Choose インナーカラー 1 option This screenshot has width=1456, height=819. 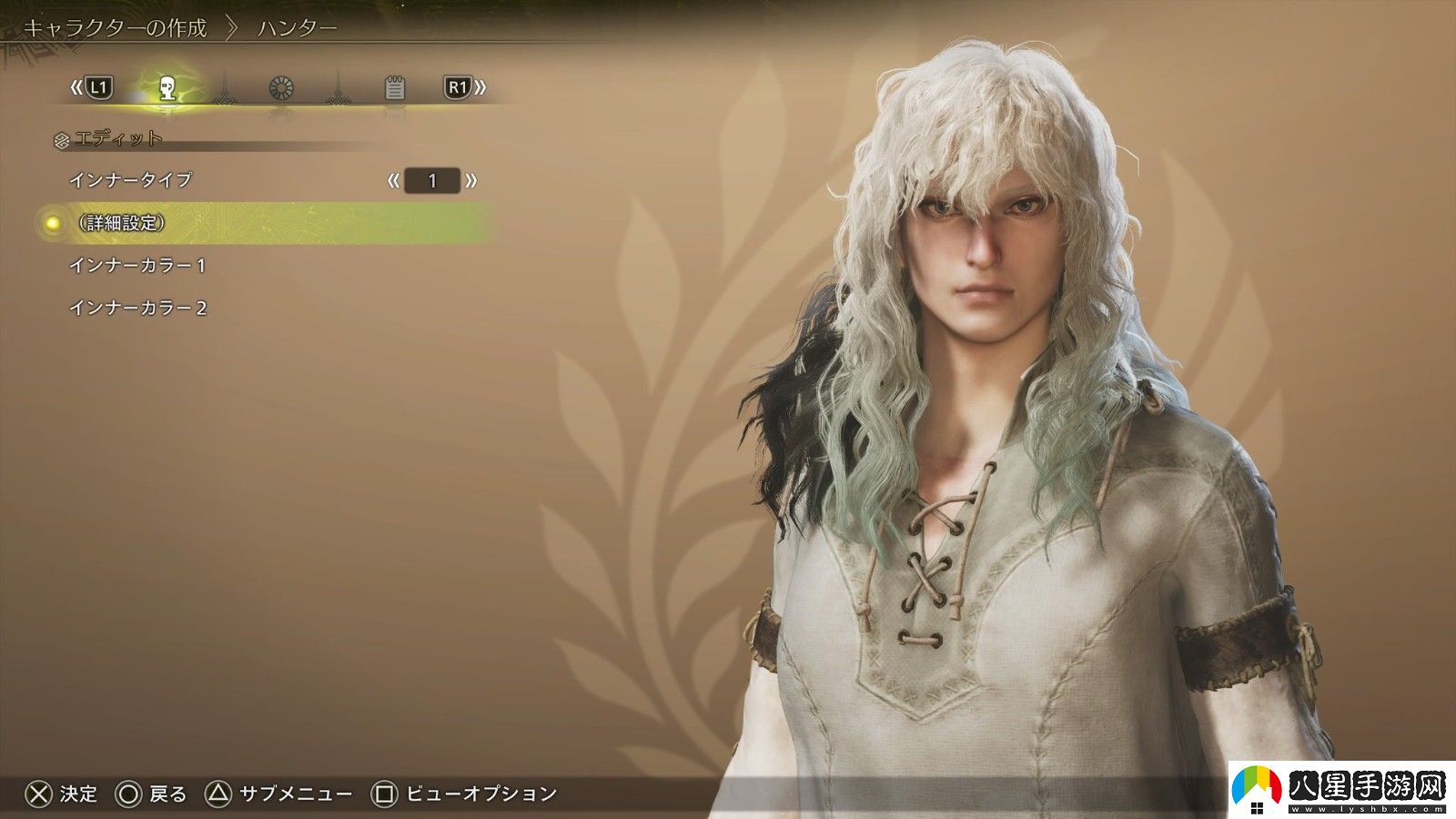[137, 266]
